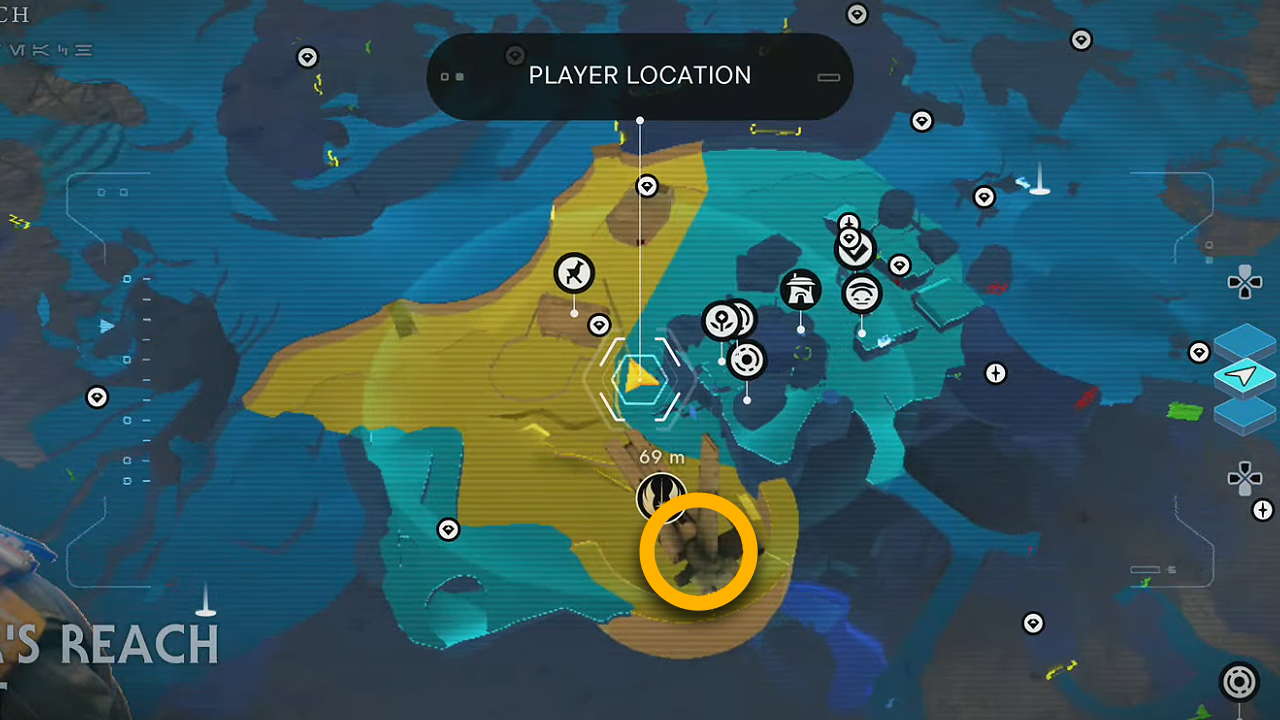Click the round workbench marker below the plant icon
The width and height of the screenshot is (1280, 720).
pos(748,361)
